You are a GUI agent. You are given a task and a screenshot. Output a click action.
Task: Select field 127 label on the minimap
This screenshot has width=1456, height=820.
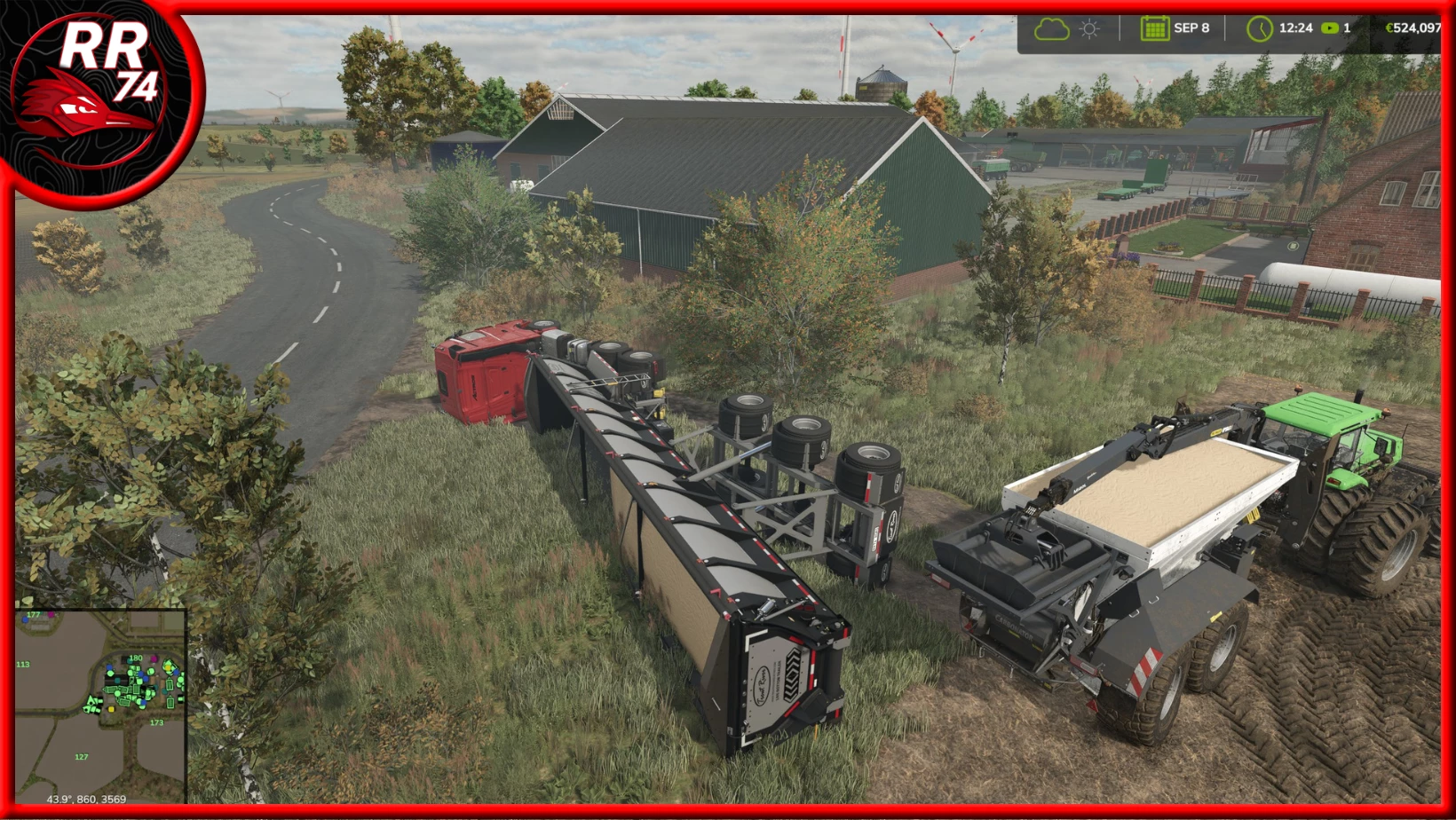[82, 756]
